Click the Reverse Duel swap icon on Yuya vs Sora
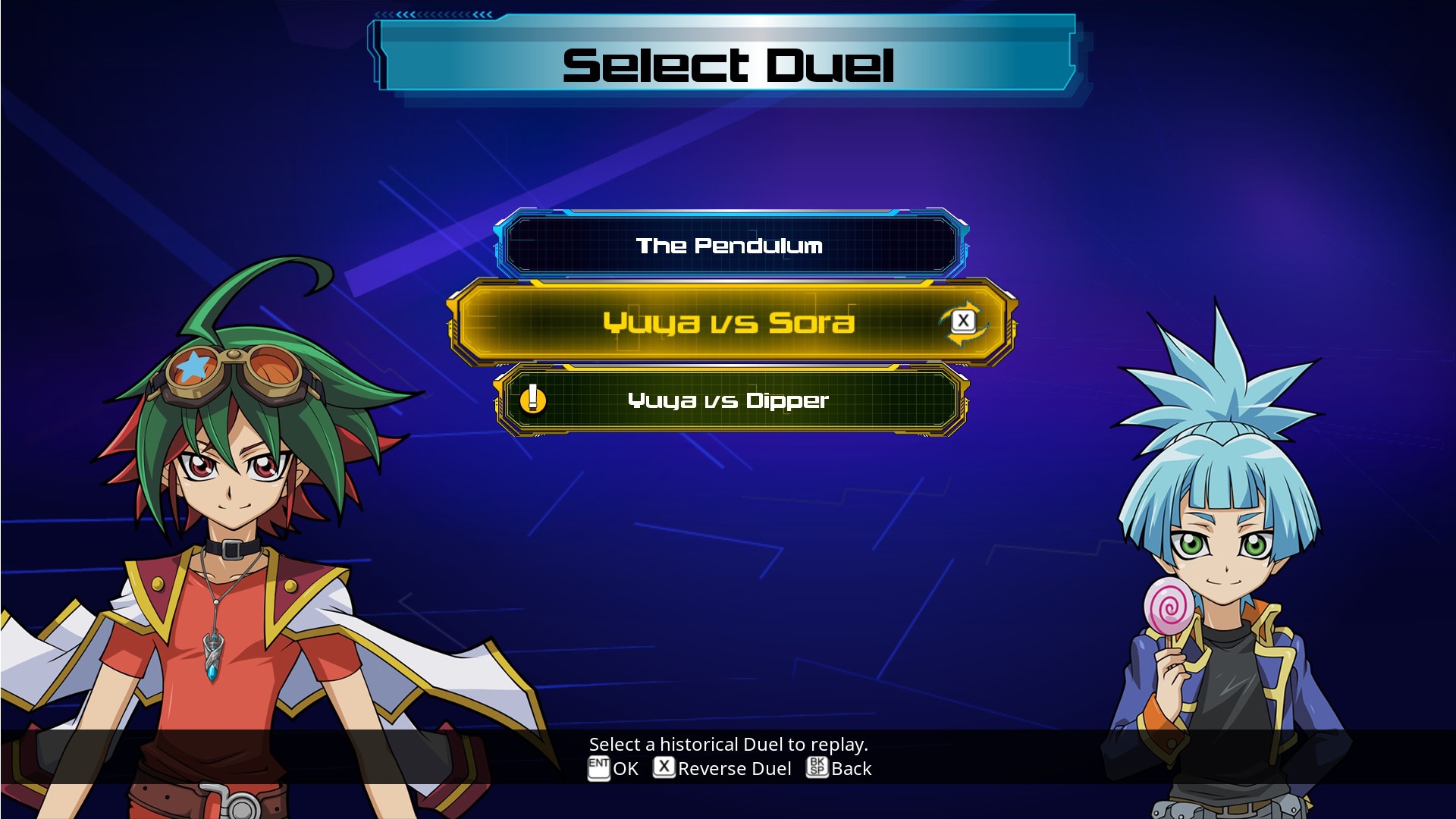Image resolution: width=1456 pixels, height=819 pixels. coord(962,322)
